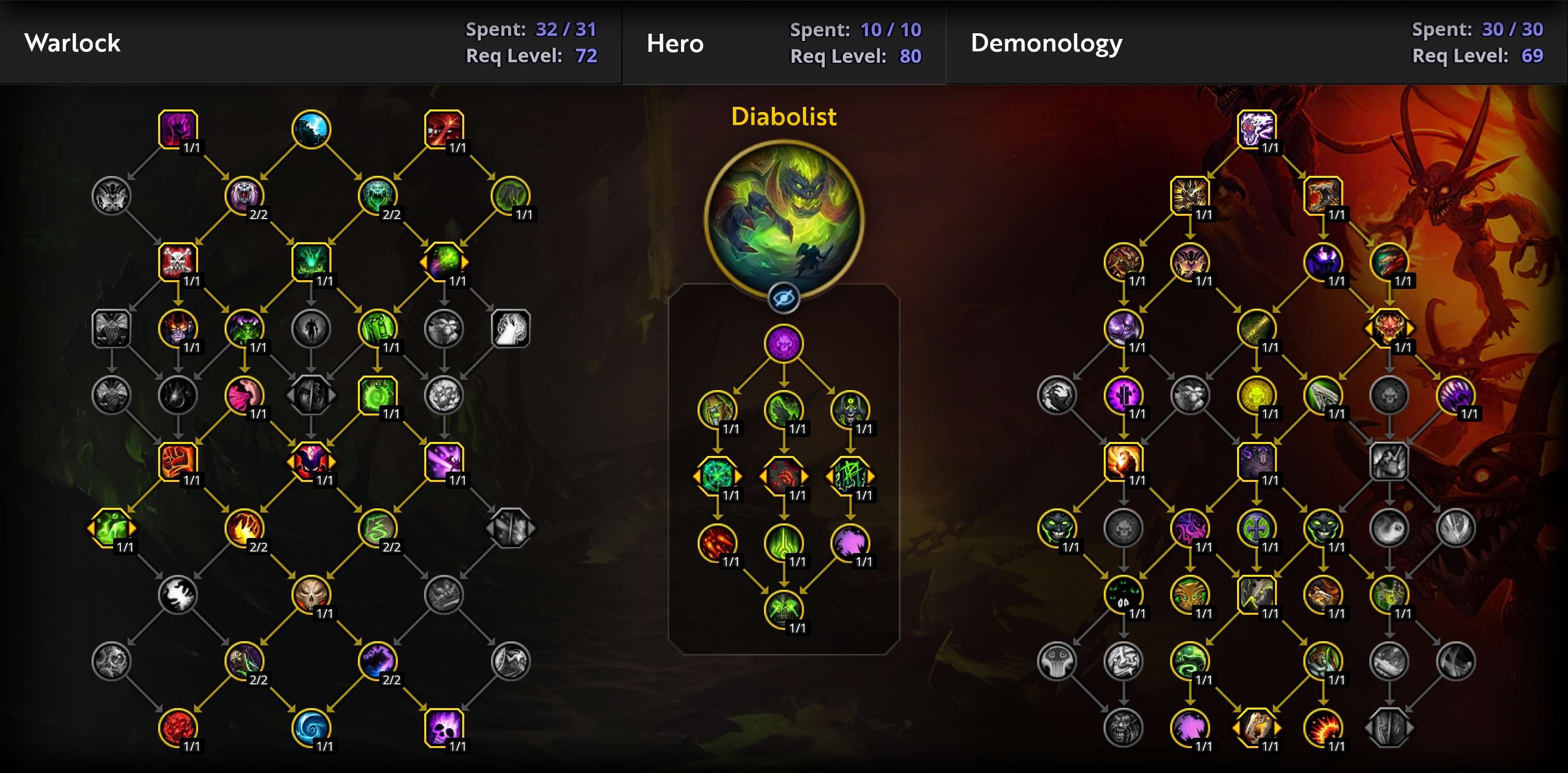The height and width of the screenshot is (773, 1568).
Task: Pick the green rune circle hero talent
Action: [x=718, y=476]
